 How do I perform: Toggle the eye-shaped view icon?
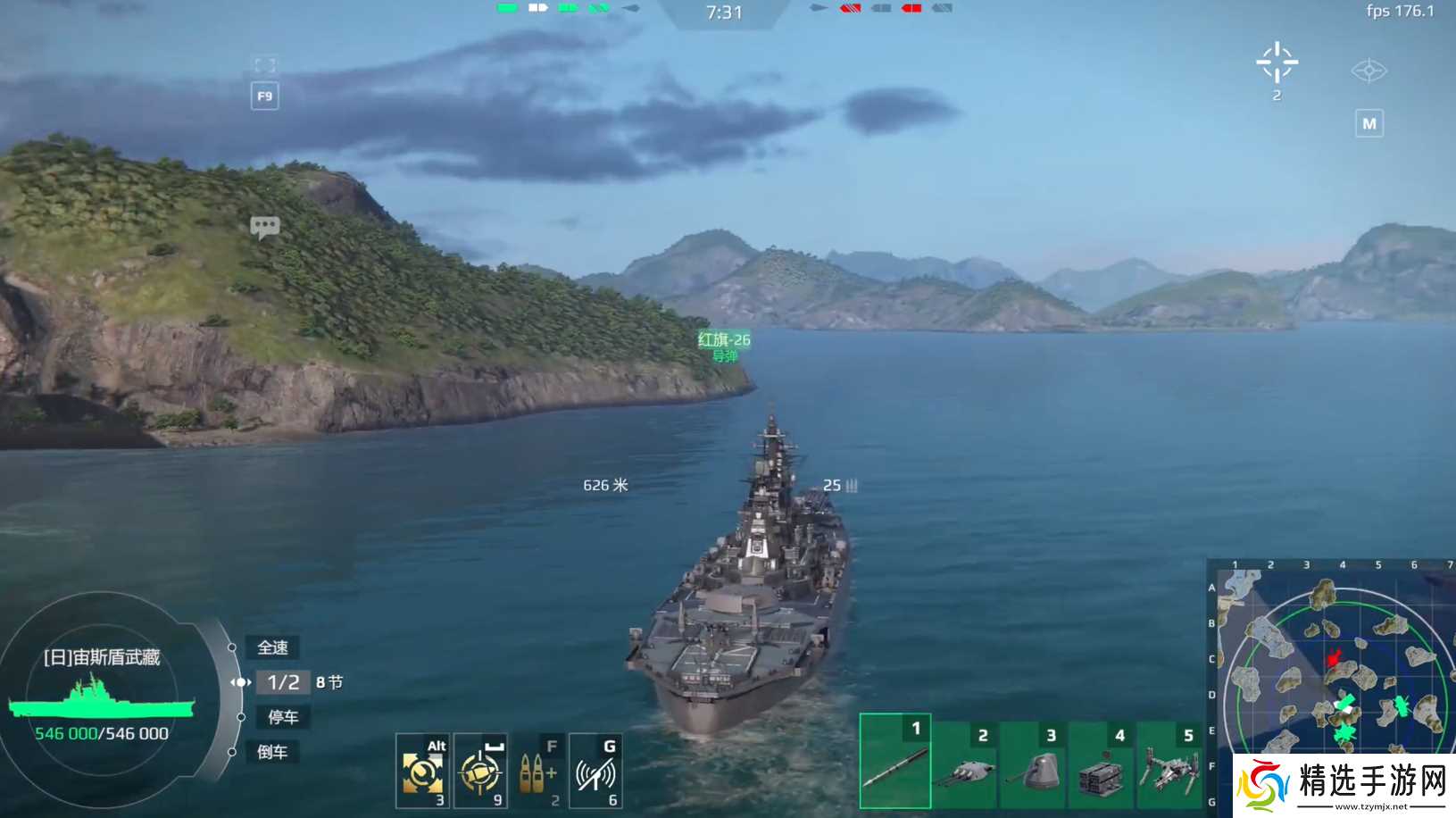coord(1369,71)
